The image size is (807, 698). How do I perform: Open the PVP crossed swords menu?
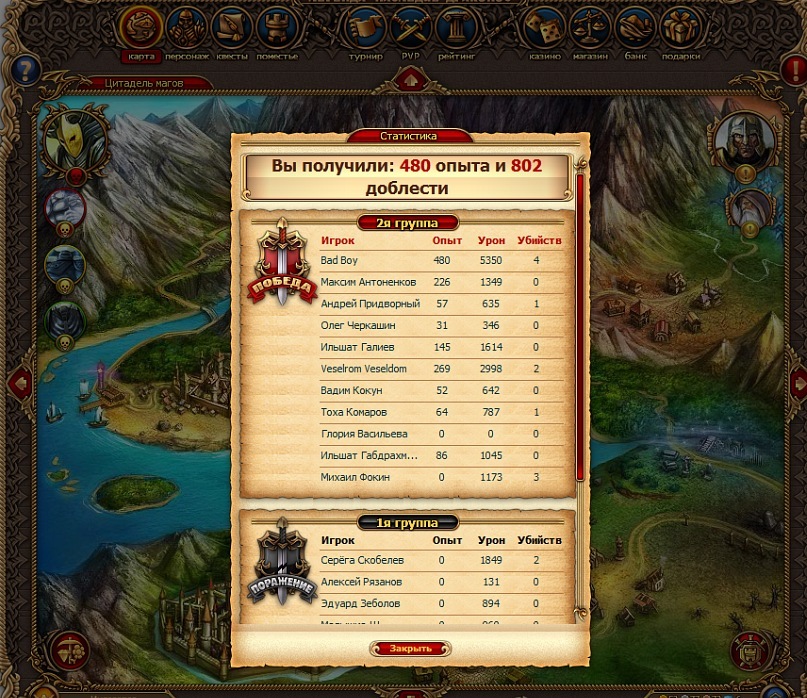click(x=411, y=30)
